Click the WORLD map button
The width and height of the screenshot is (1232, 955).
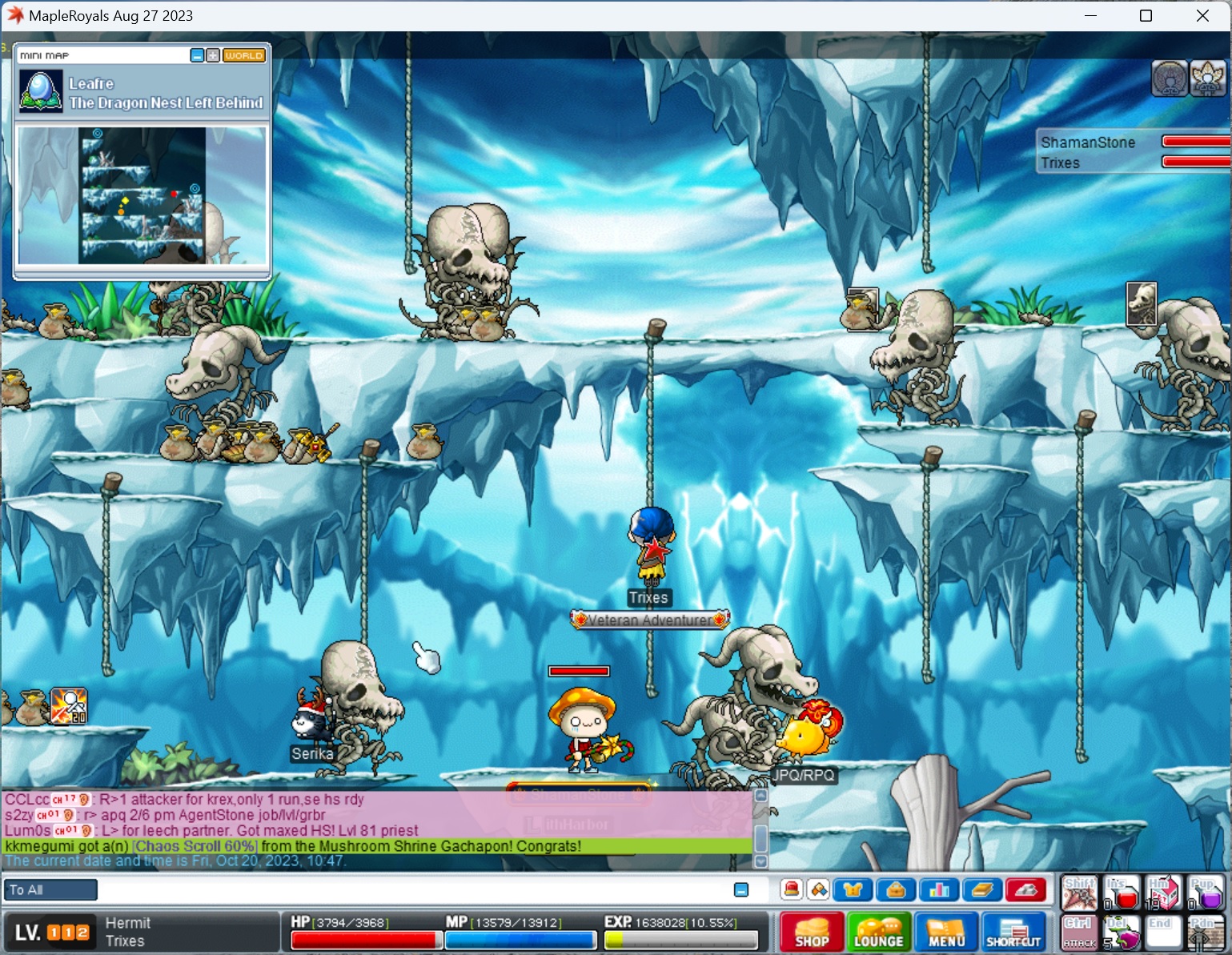coord(243,55)
